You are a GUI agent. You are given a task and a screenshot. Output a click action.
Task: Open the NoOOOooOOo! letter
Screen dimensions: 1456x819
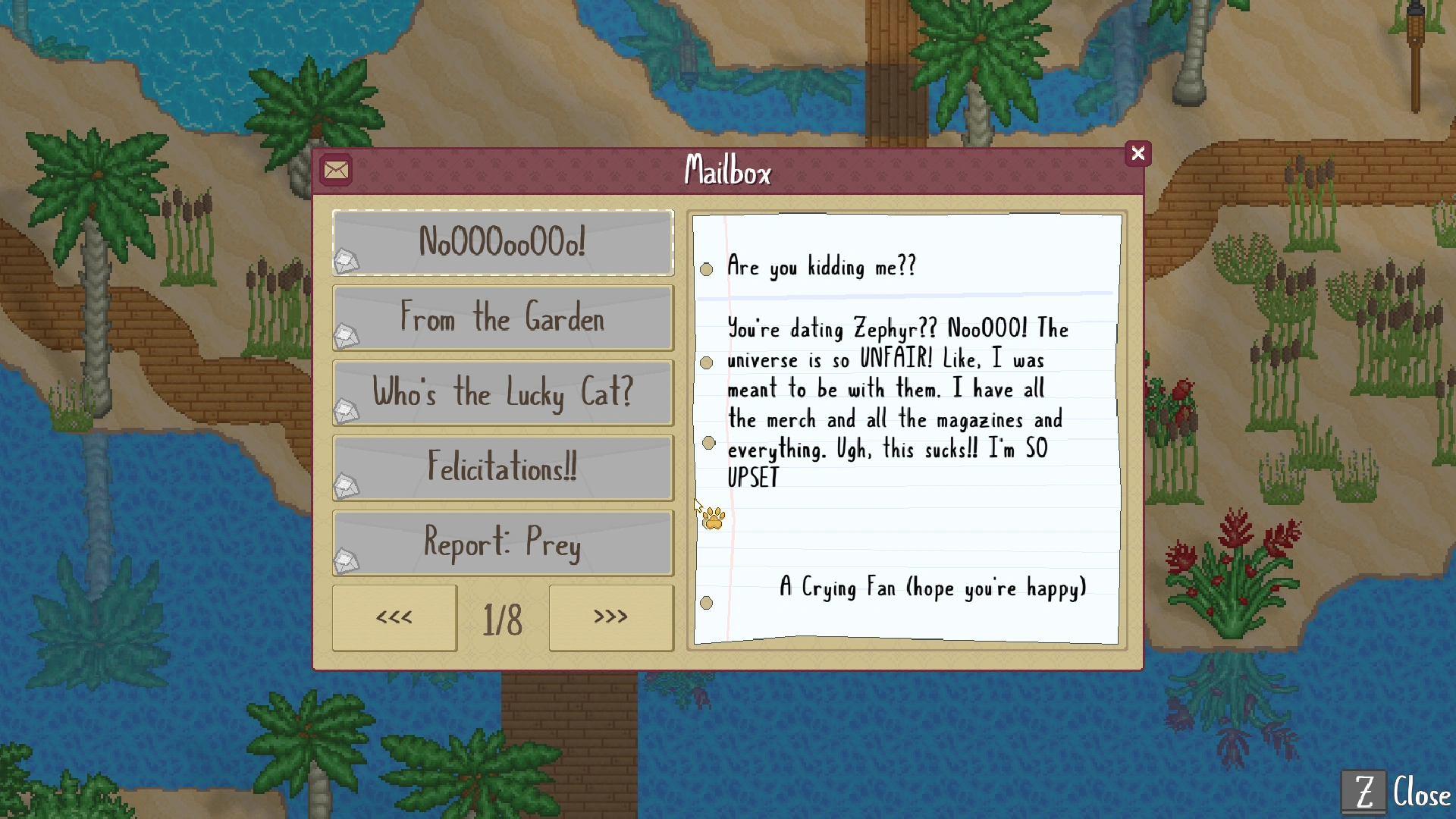tap(503, 243)
